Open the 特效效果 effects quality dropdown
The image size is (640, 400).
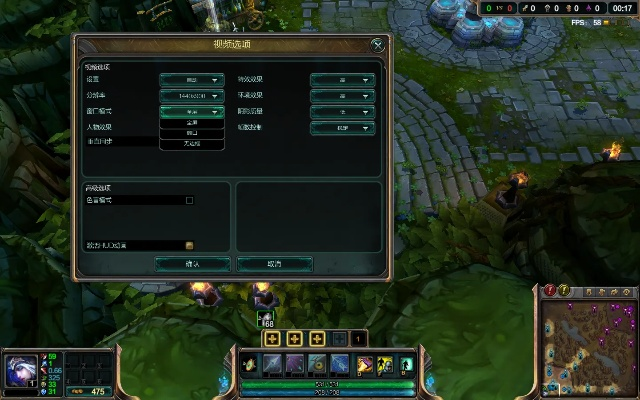click(x=341, y=79)
